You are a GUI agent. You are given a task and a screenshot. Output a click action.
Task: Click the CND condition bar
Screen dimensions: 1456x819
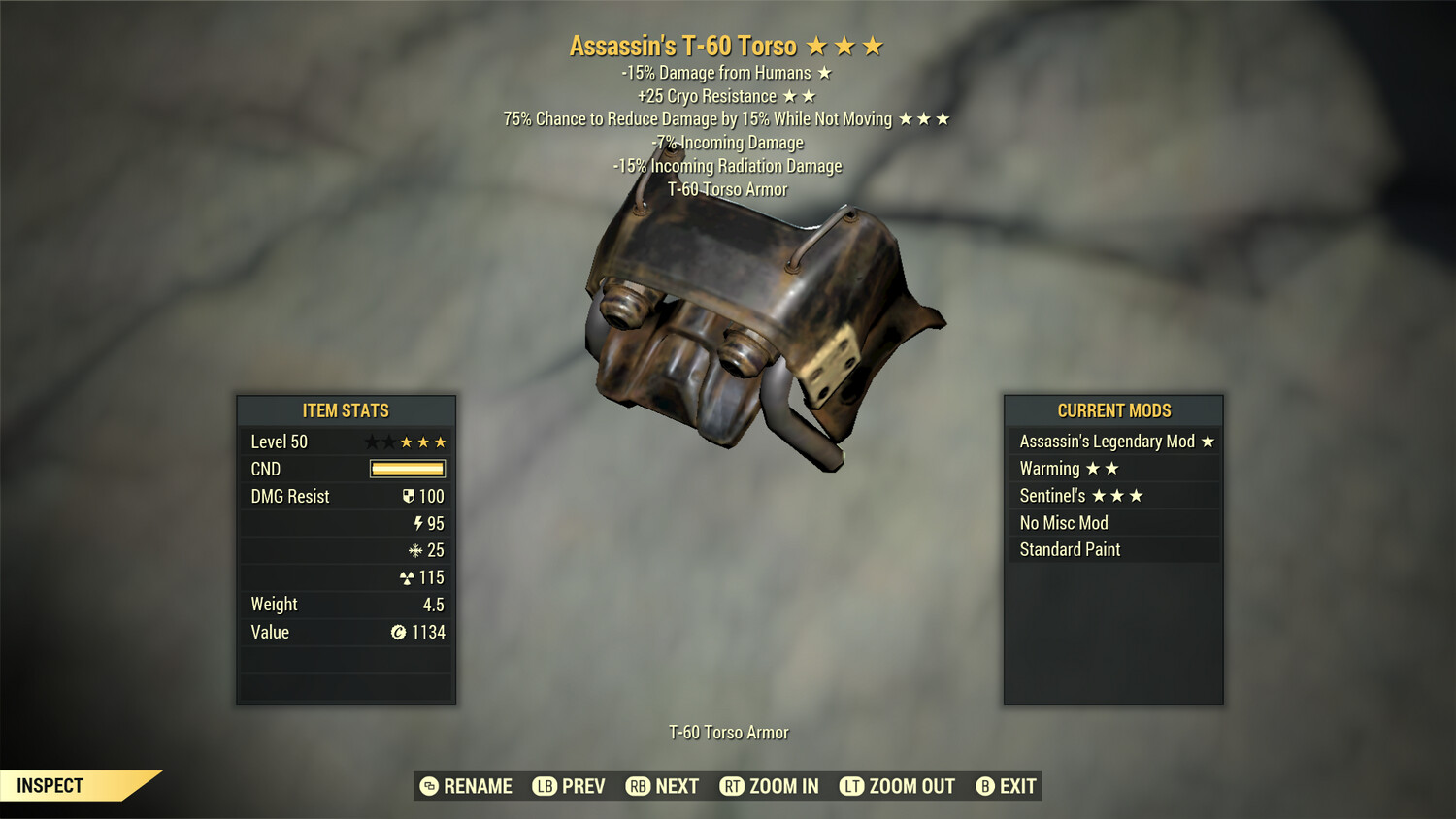pos(406,469)
